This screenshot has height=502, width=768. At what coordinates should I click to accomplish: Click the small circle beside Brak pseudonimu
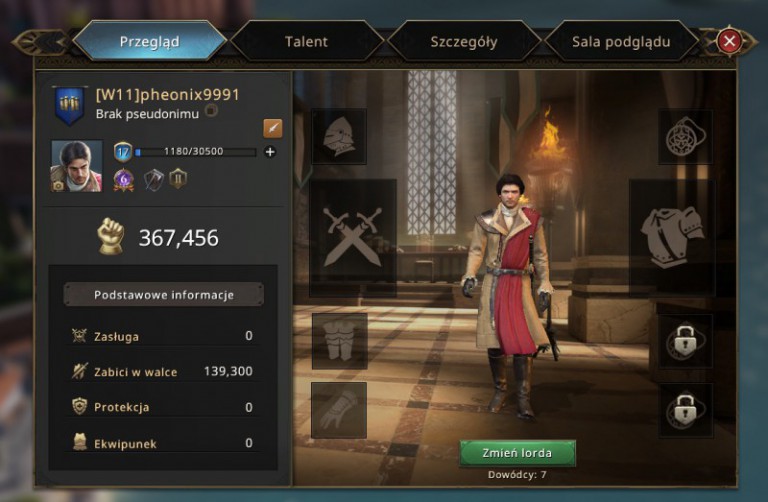211,112
